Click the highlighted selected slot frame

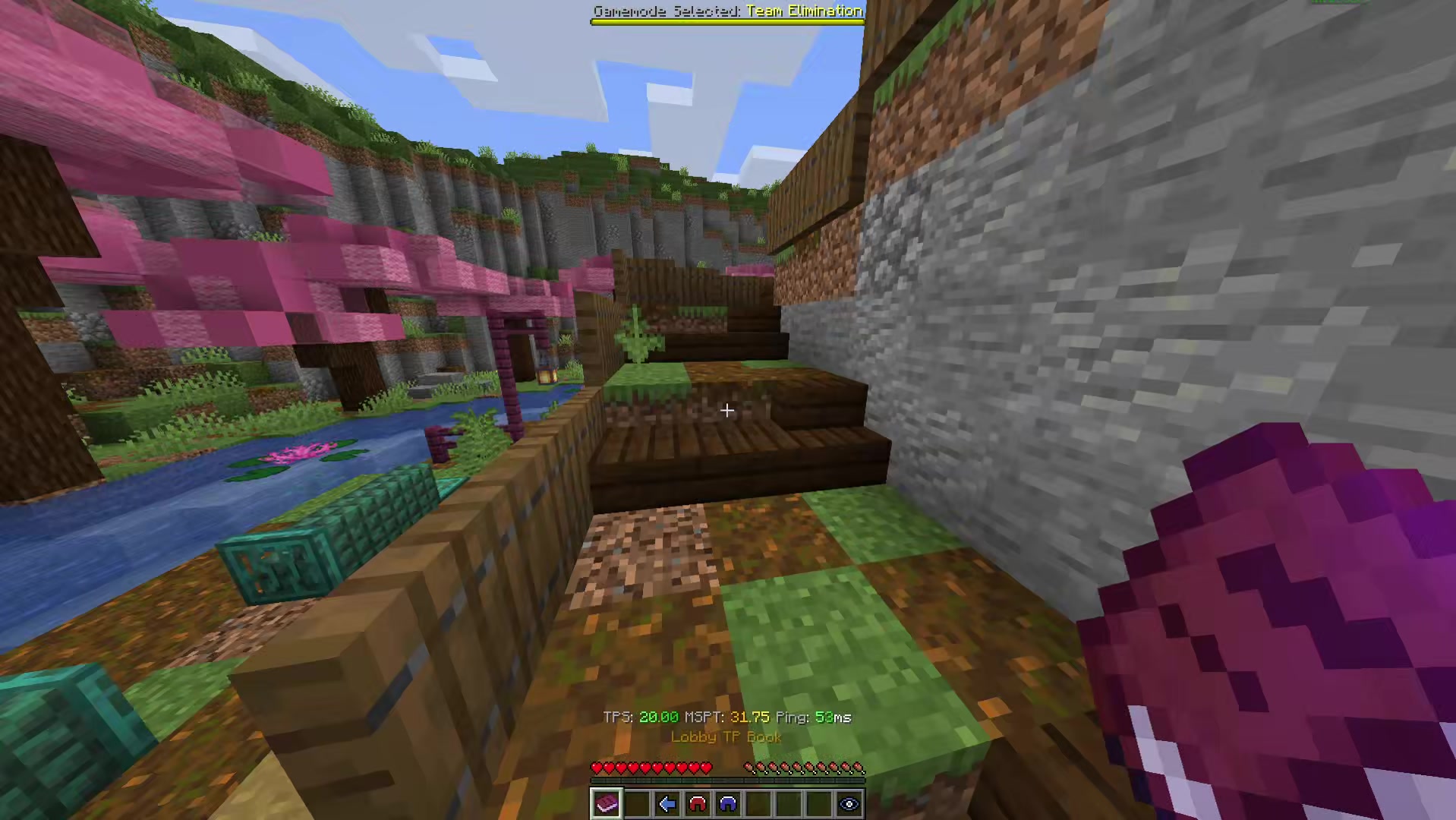click(606, 804)
